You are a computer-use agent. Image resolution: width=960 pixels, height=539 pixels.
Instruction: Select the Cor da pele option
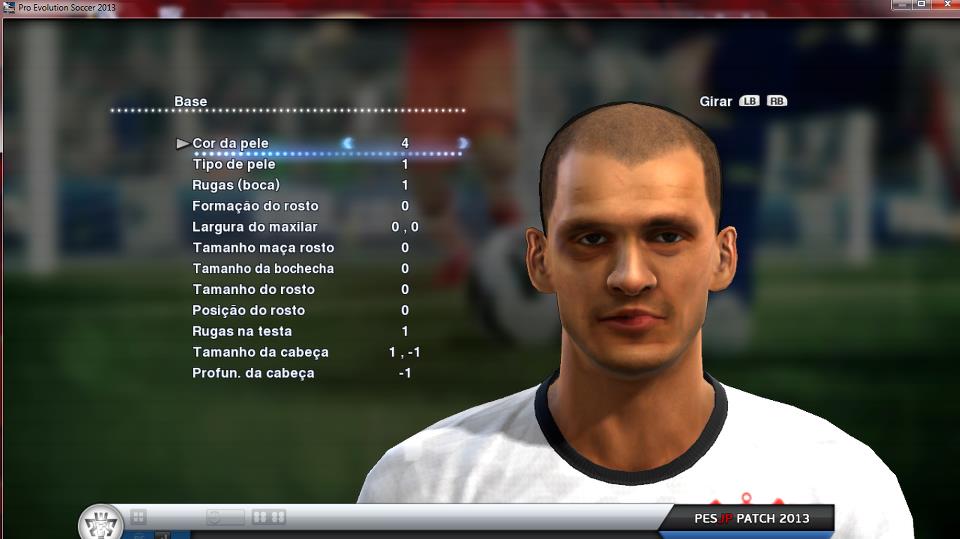(x=230, y=144)
